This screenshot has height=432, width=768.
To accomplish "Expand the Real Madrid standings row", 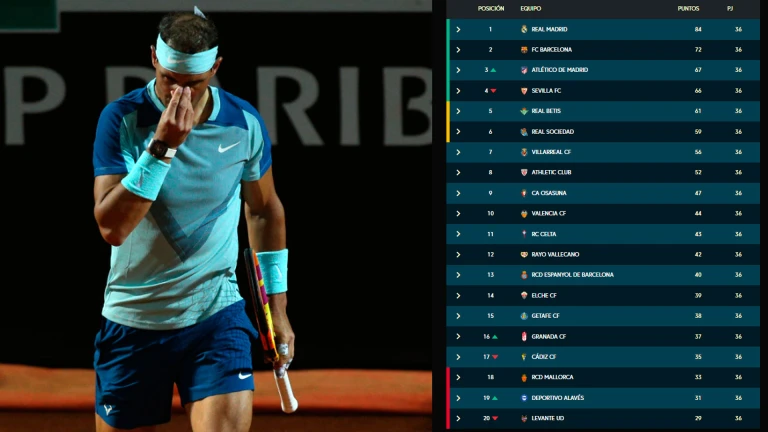I will (458, 29).
